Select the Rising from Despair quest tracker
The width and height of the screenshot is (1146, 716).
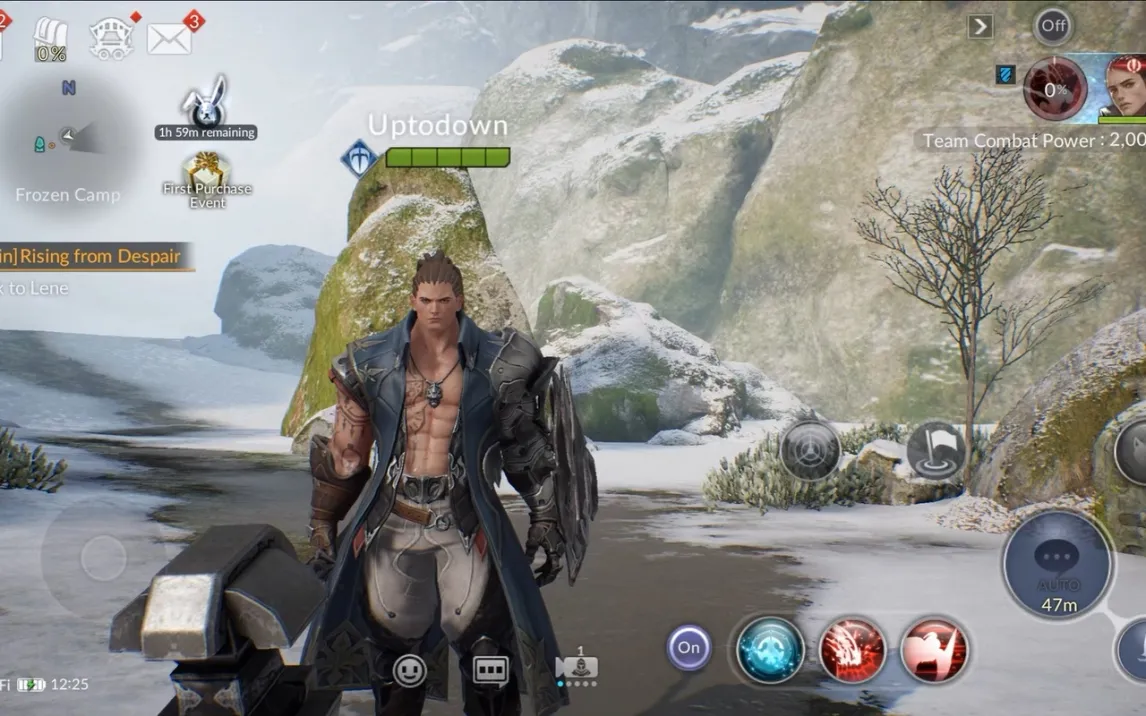[93, 256]
